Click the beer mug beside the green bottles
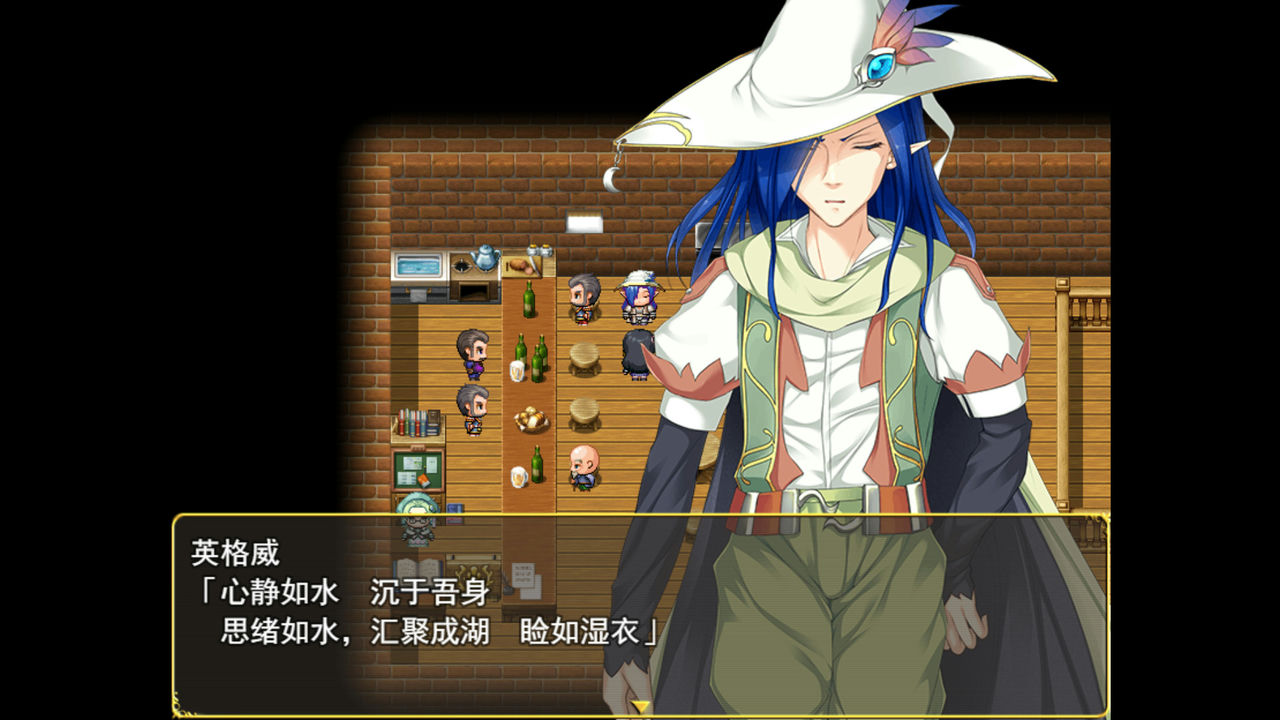The image size is (1280, 720). [x=517, y=370]
